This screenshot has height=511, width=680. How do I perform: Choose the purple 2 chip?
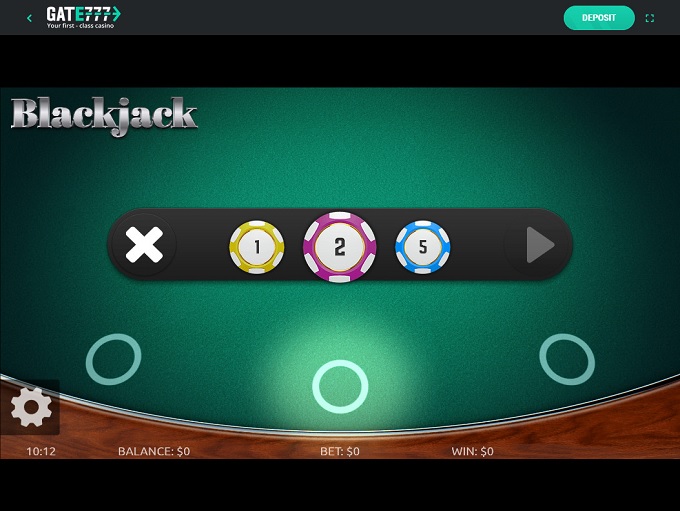(x=340, y=247)
